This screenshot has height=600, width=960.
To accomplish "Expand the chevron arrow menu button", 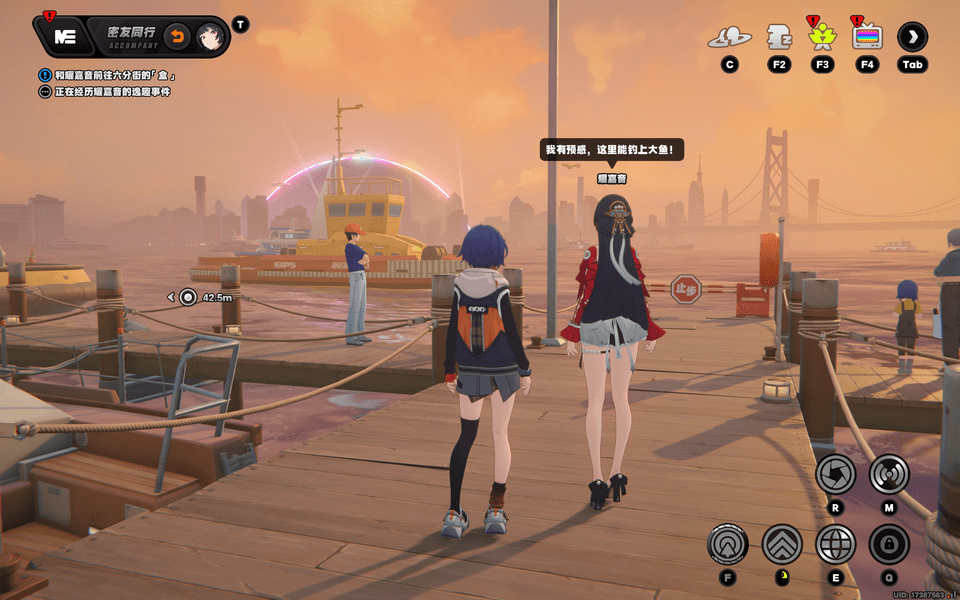I will (x=912, y=38).
